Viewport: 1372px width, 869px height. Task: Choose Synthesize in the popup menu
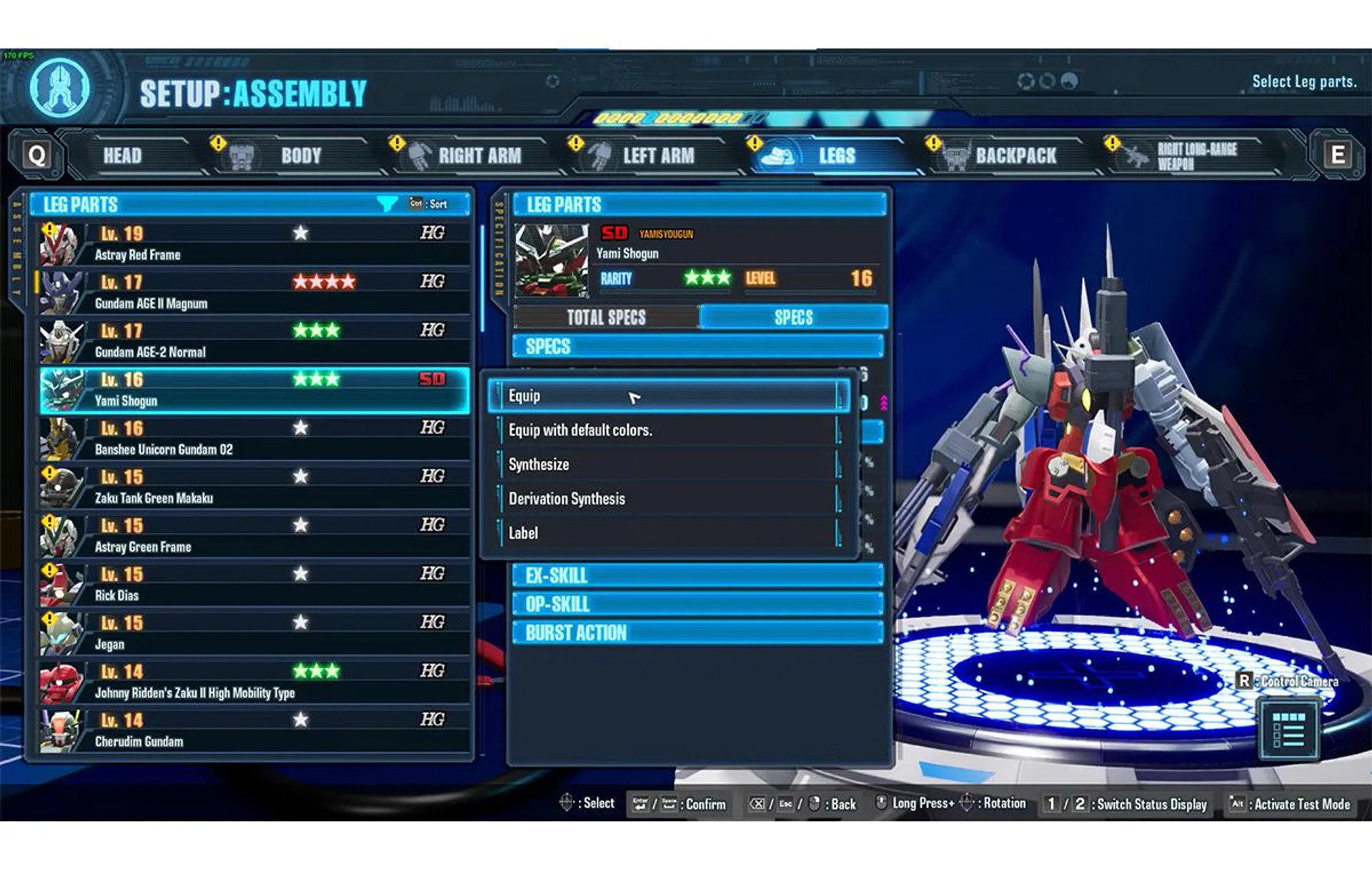click(668, 465)
